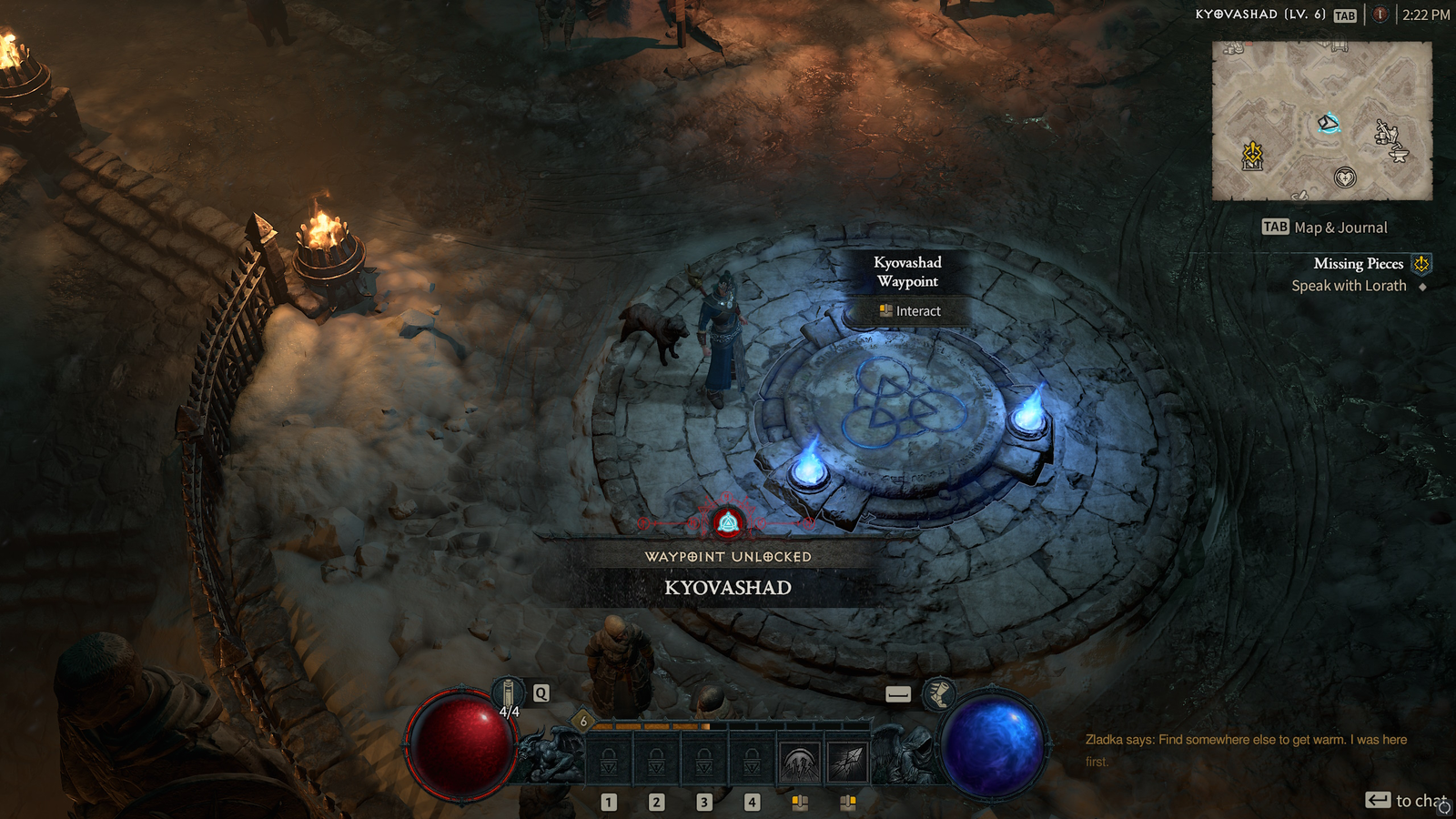Click the Interact prompt icon on the waypoint tooltip
The height and width of the screenshot is (819, 1456).
point(885,311)
